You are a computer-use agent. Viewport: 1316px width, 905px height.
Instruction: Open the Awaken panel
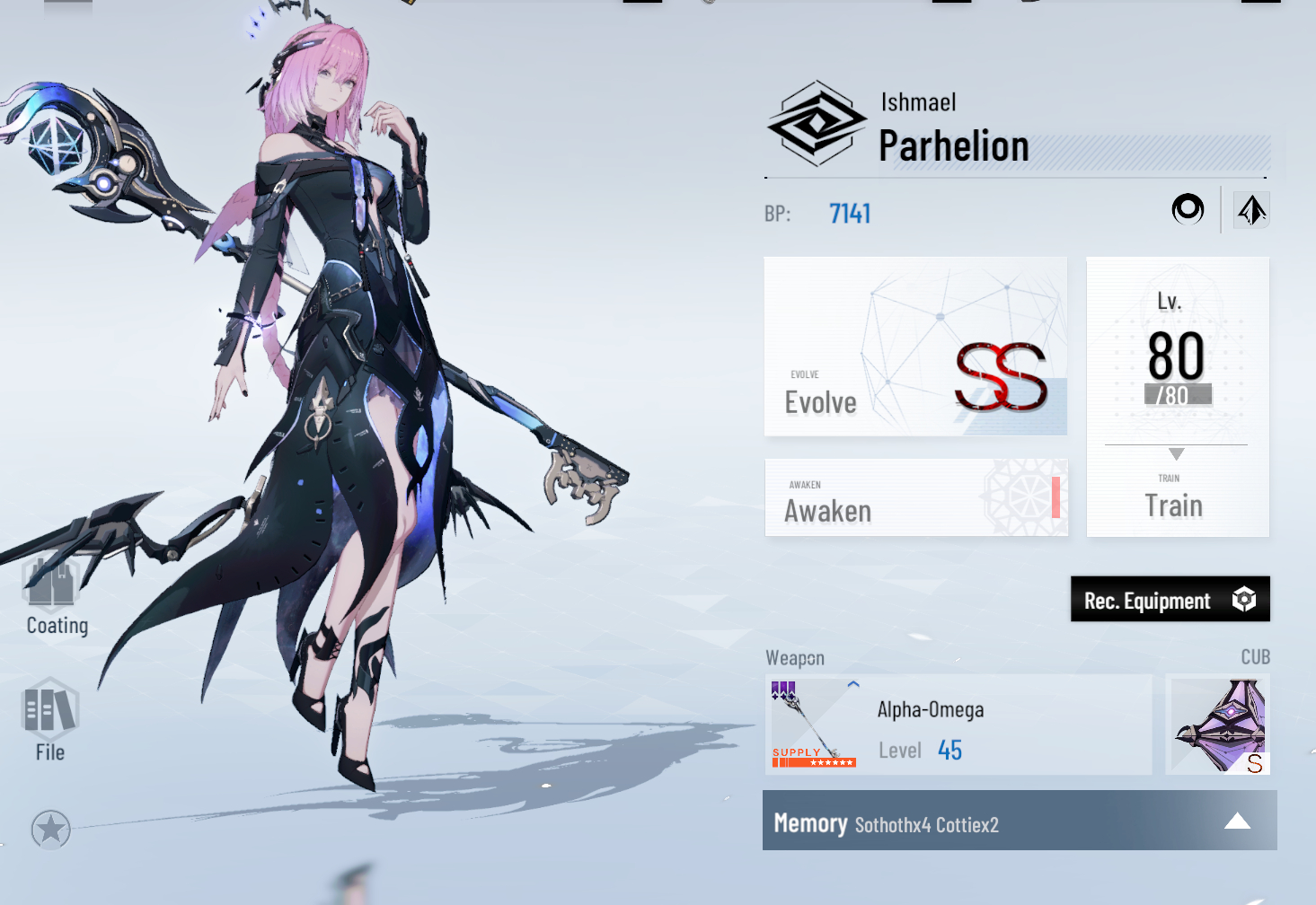(x=916, y=498)
